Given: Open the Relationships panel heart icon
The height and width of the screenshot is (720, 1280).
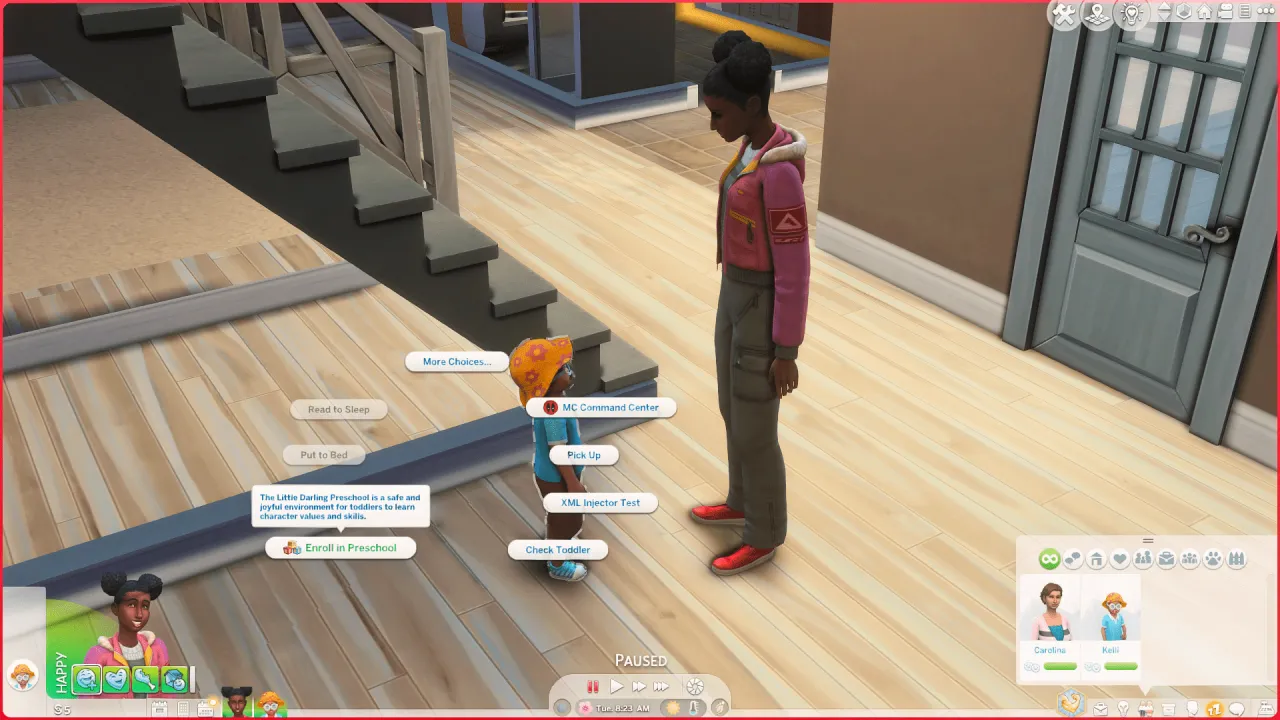Looking at the screenshot, I should [1120, 558].
